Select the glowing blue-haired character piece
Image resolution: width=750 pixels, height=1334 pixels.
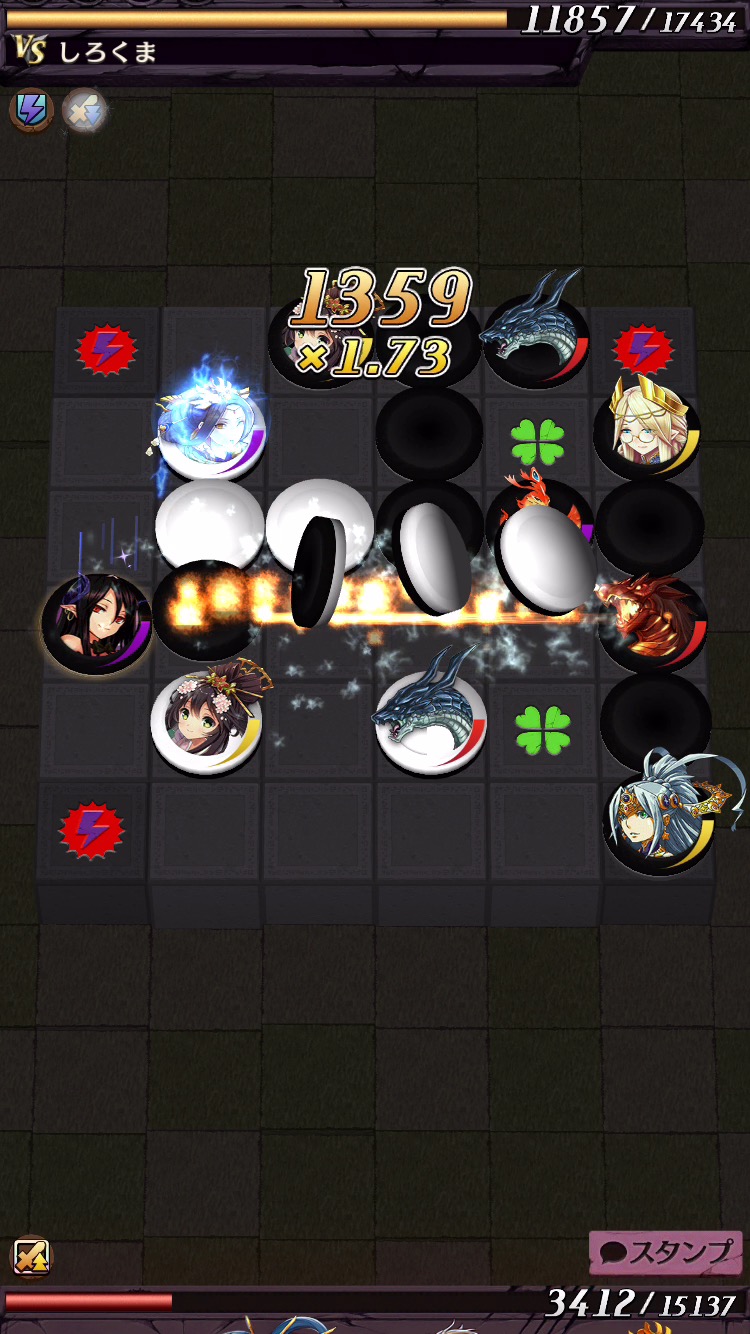coord(212,433)
